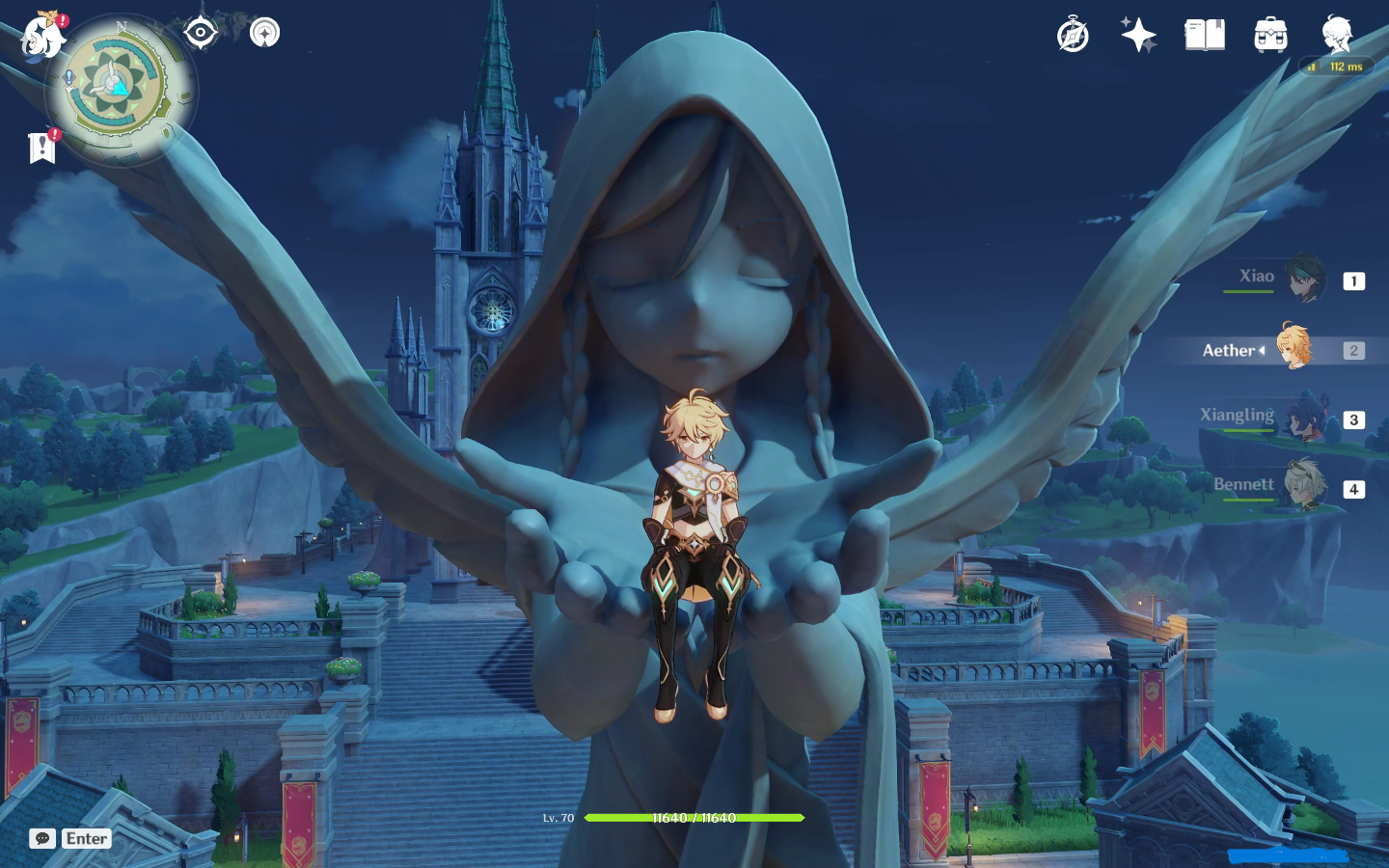Screen dimensions: 1389x868
Task: Click the guide beacon icon beside the eye icon
Action: pos(263,31)
